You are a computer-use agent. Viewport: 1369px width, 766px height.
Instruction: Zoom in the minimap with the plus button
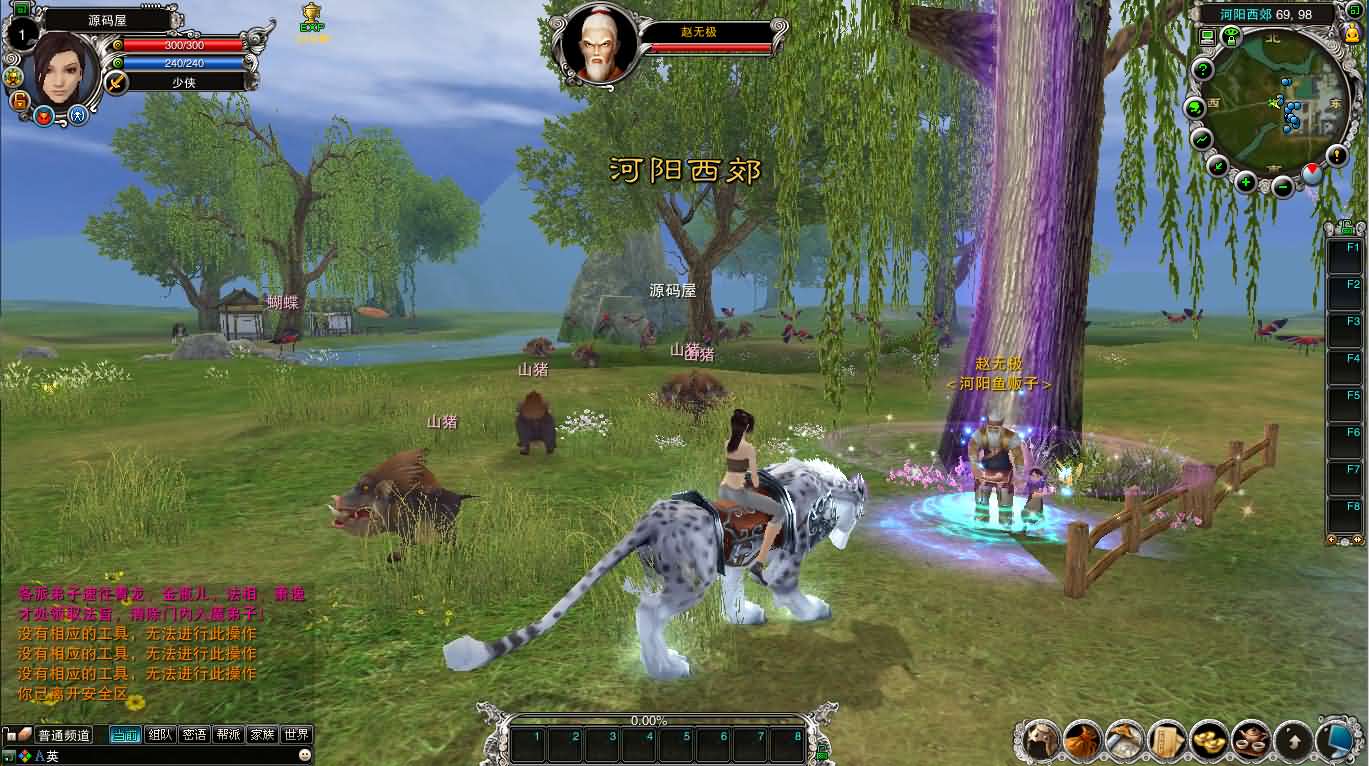pyautogui.click(x=1245, y=182)
